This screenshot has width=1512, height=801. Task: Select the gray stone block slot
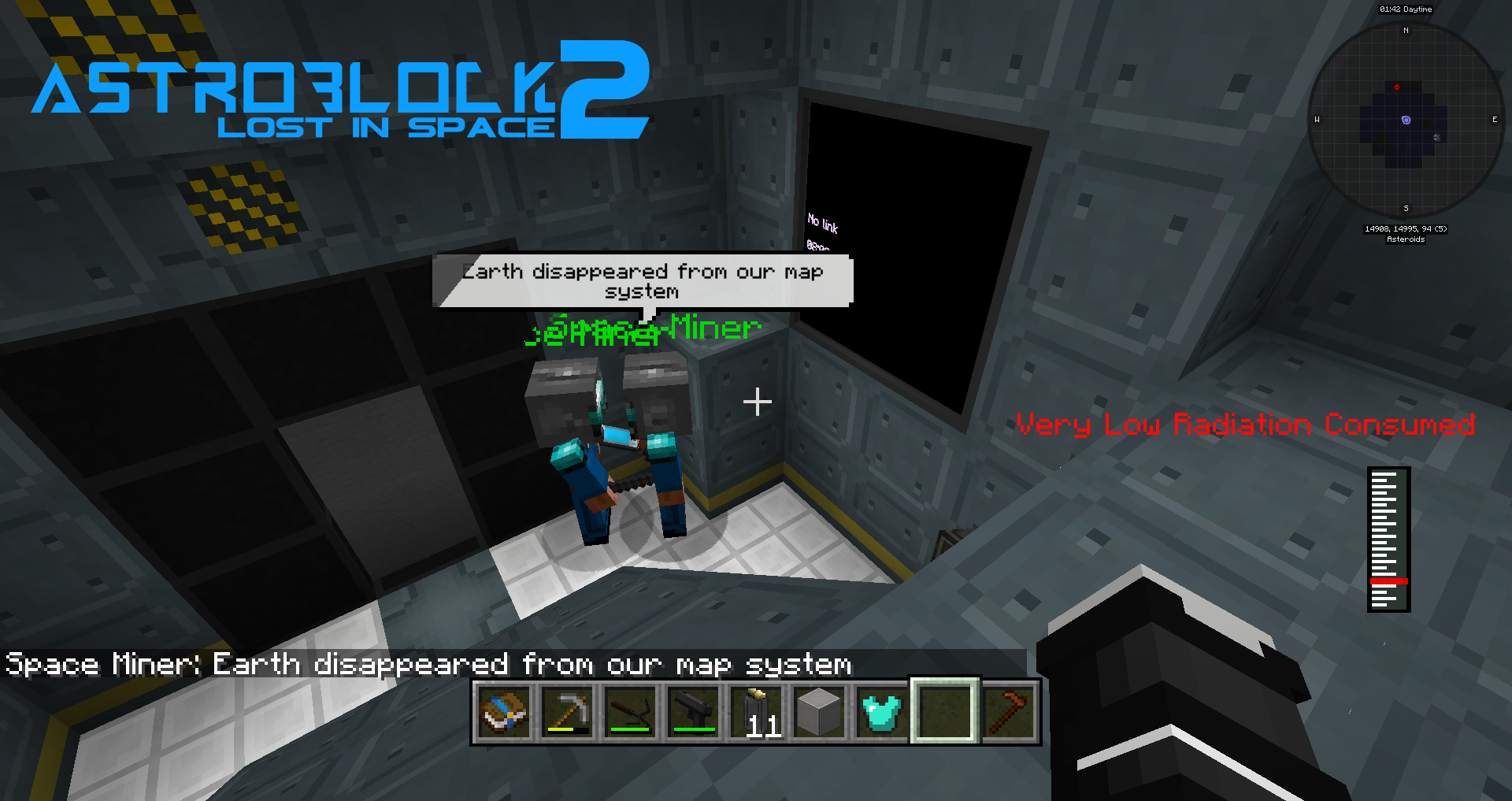pos(819,711)
